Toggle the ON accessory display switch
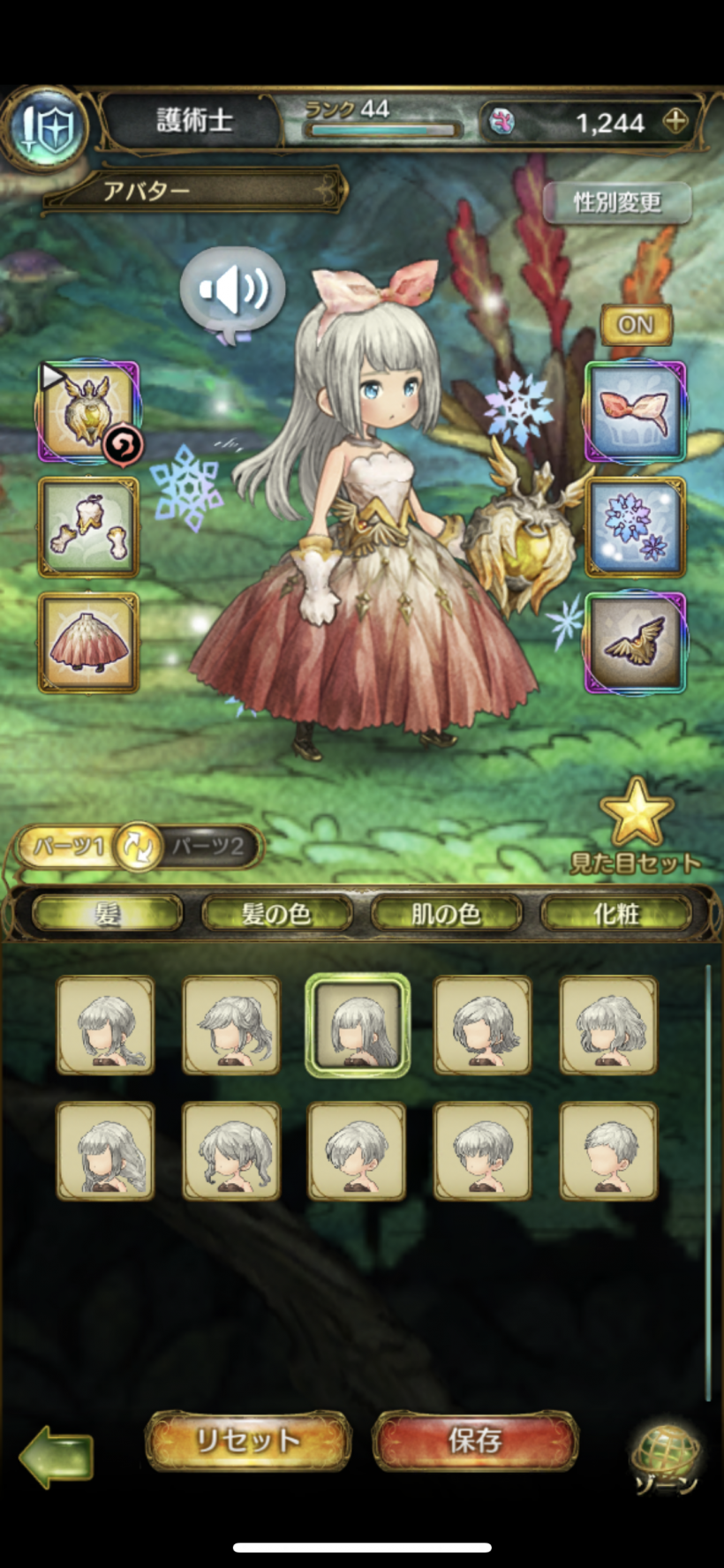Screen dimensions: 724x1568 636,325
